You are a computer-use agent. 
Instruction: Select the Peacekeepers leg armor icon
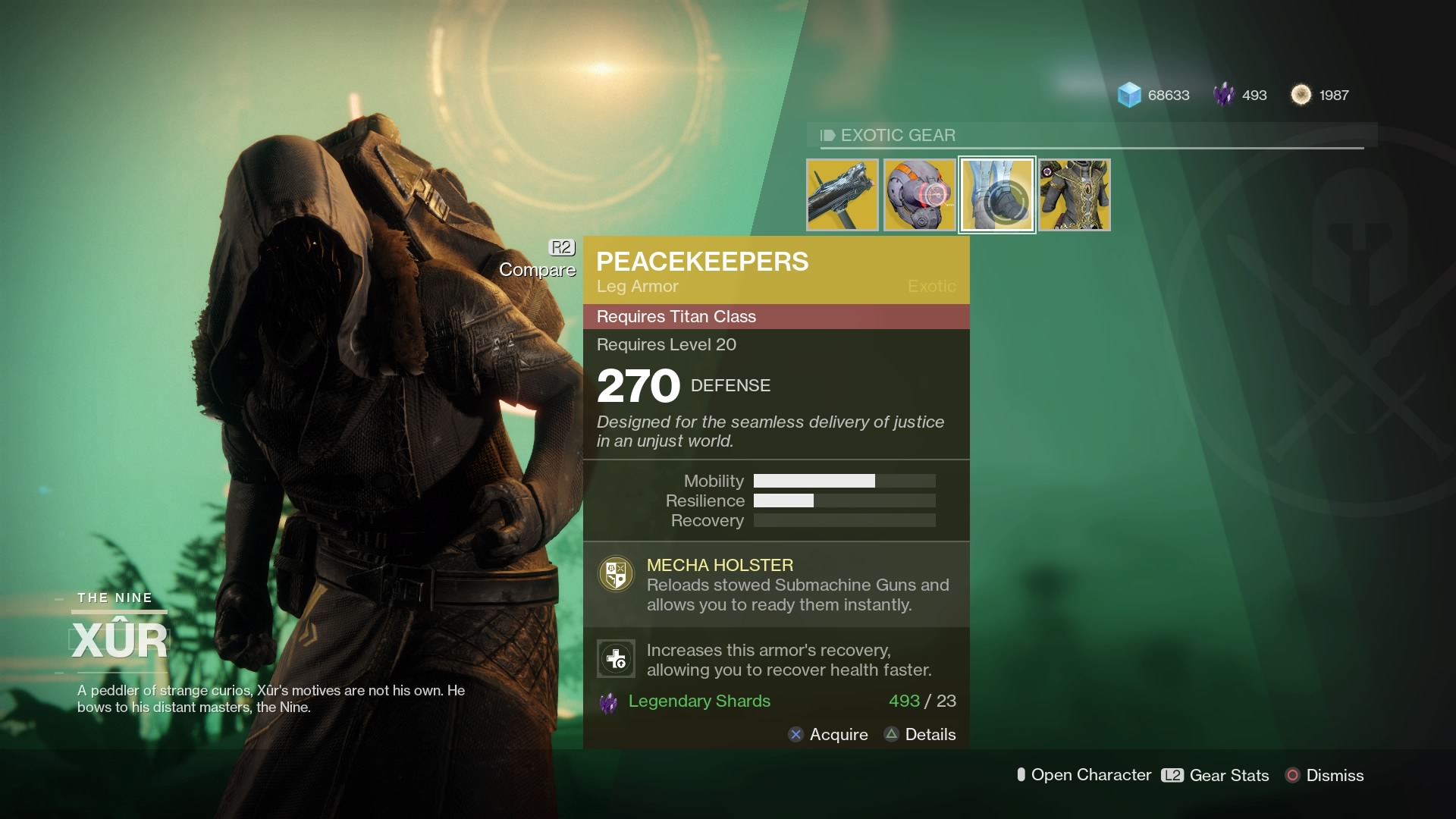point(996,194)
